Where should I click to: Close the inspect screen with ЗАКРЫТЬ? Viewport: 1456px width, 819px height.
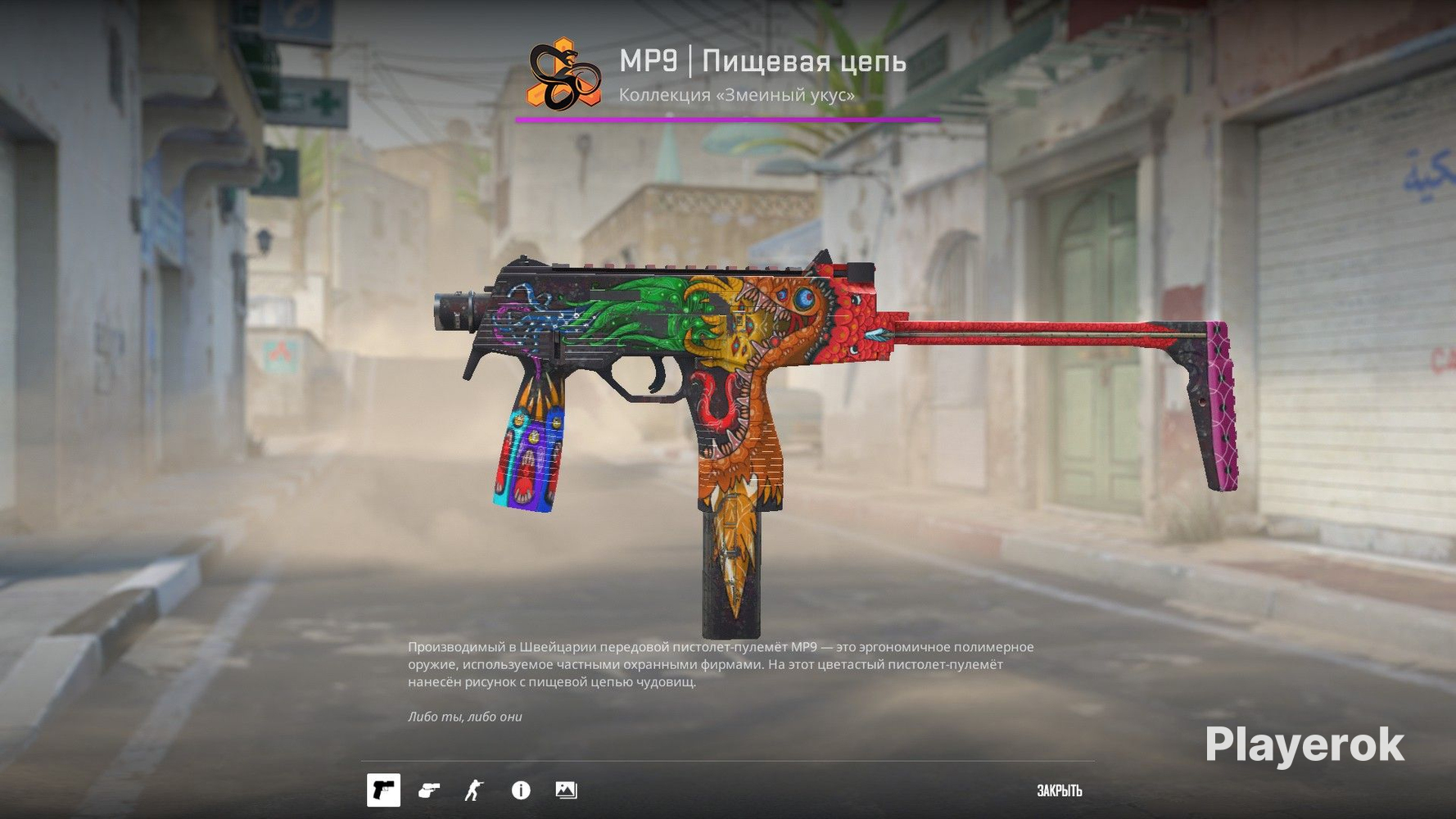[x=1059, y=790]
